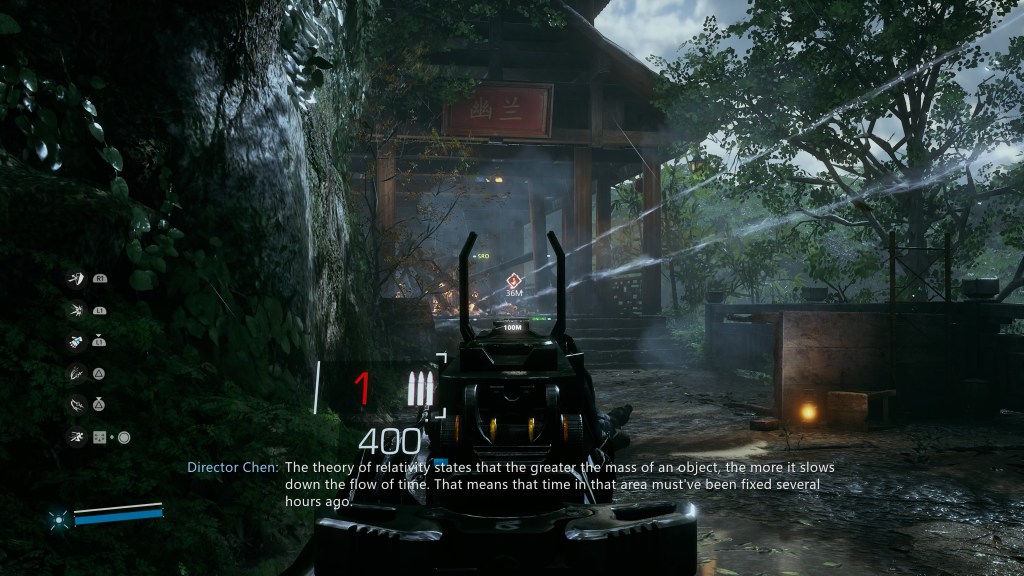
Task: Use the claw slash ability beside plain triangle
Action: tap(76, 373)
